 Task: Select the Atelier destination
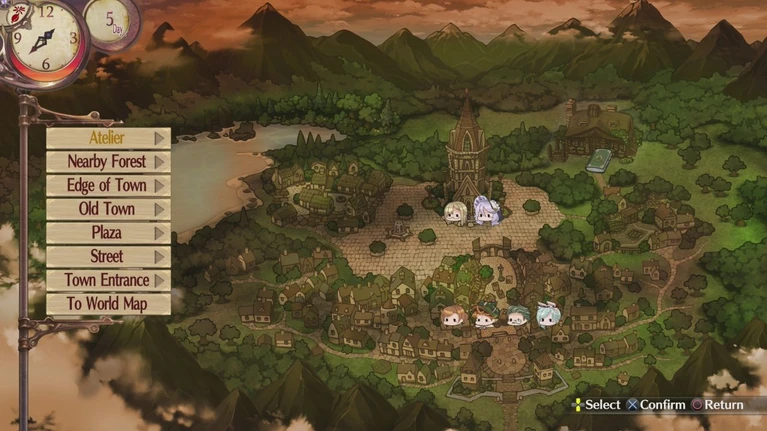click(x=107, y=138)
